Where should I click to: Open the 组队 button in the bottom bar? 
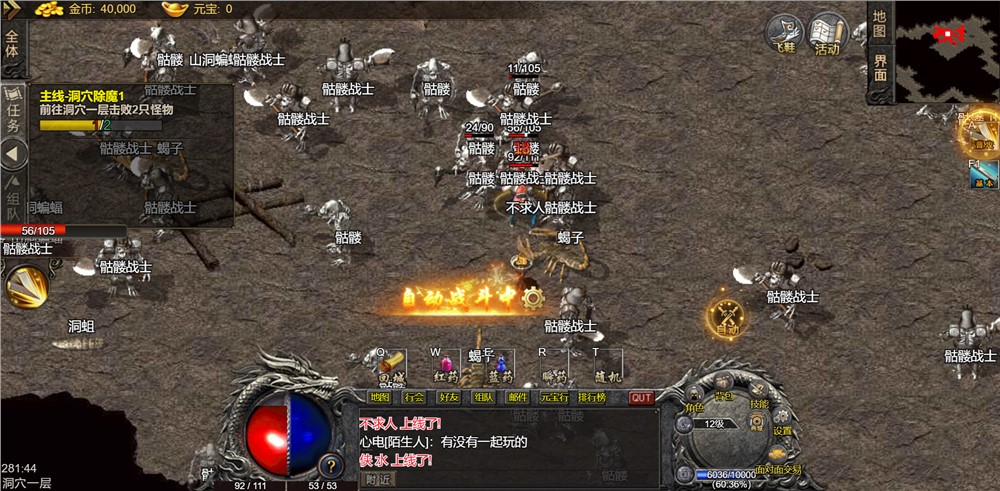coord(484,397)
